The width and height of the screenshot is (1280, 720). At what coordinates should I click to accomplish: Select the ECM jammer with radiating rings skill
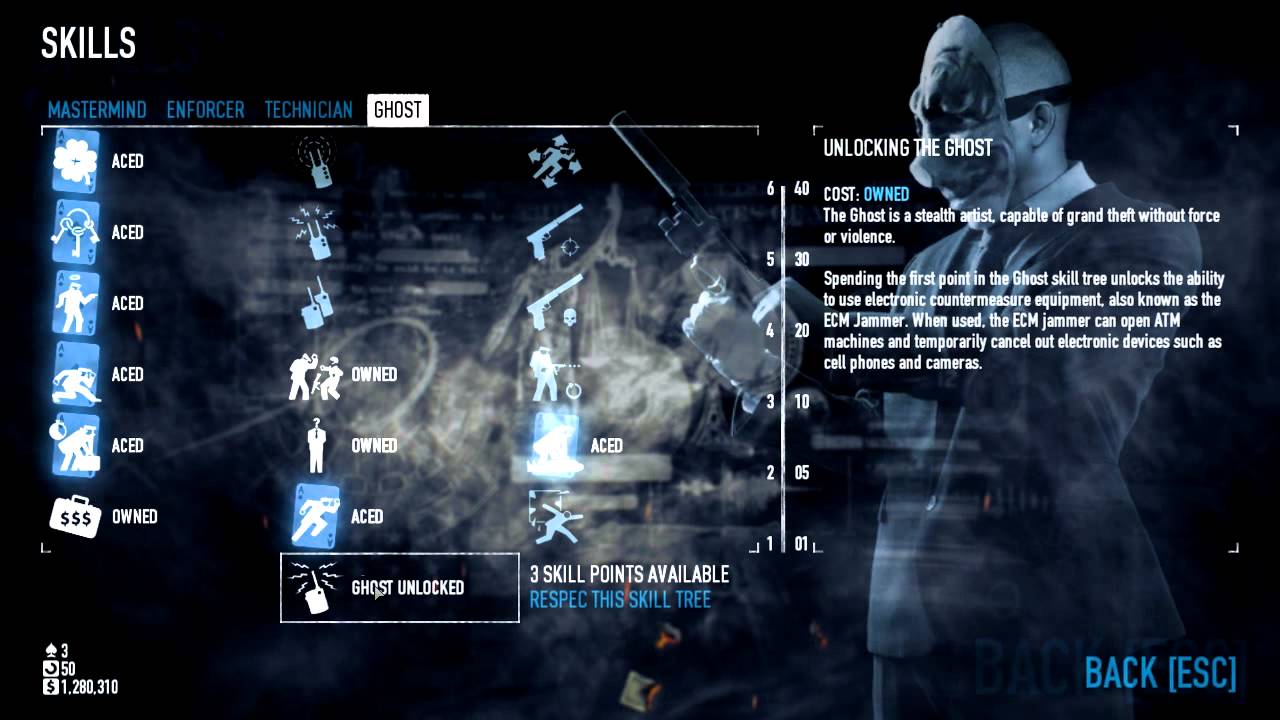[x=315, y=161]
